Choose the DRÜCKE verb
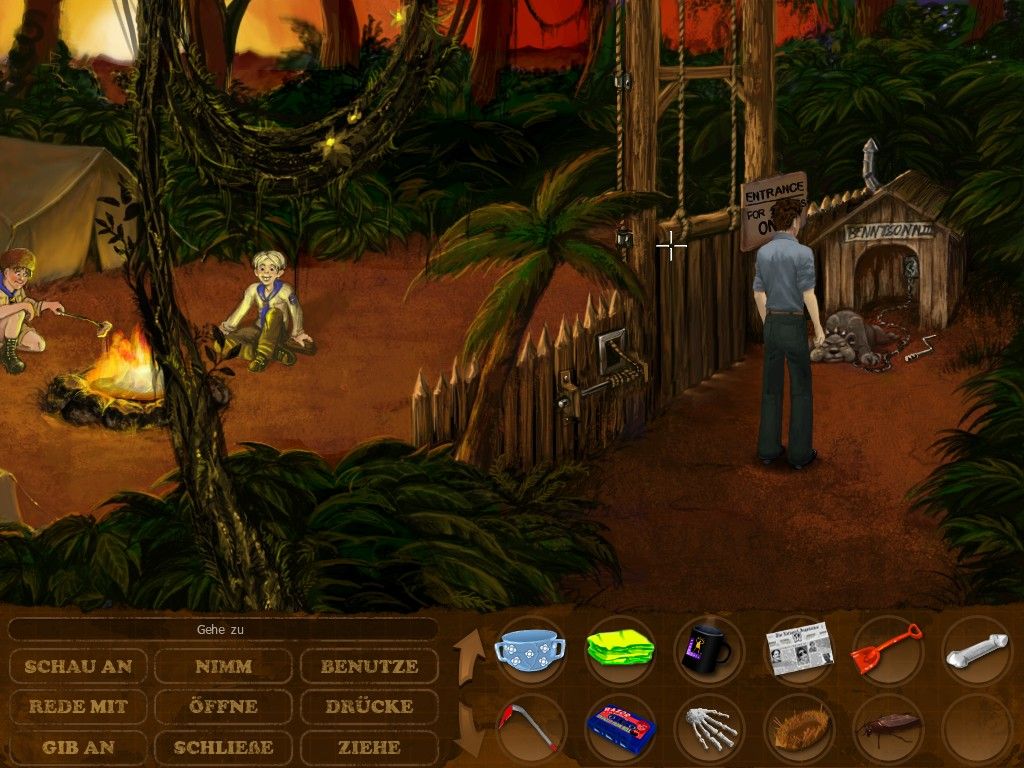The width and height of the screenshot is (1024, 768). tap(369, 706)
